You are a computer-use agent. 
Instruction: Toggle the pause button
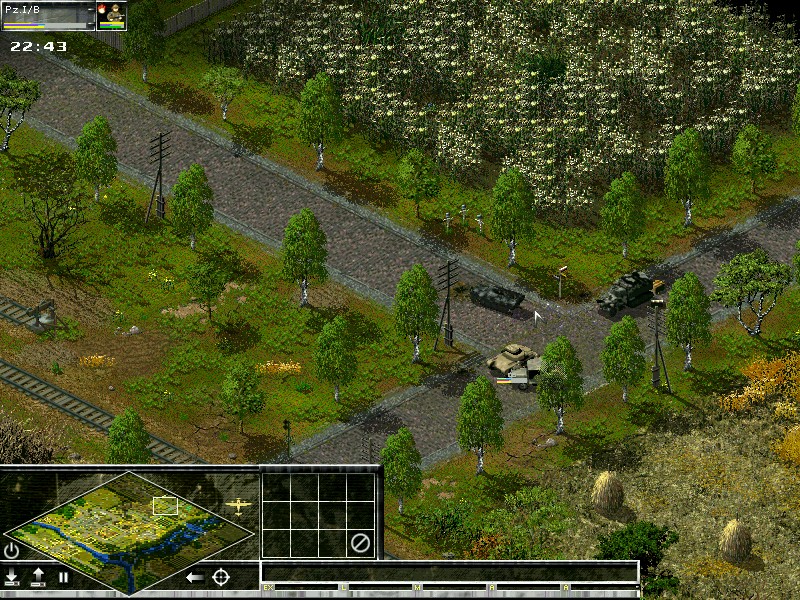pos(63,577)
